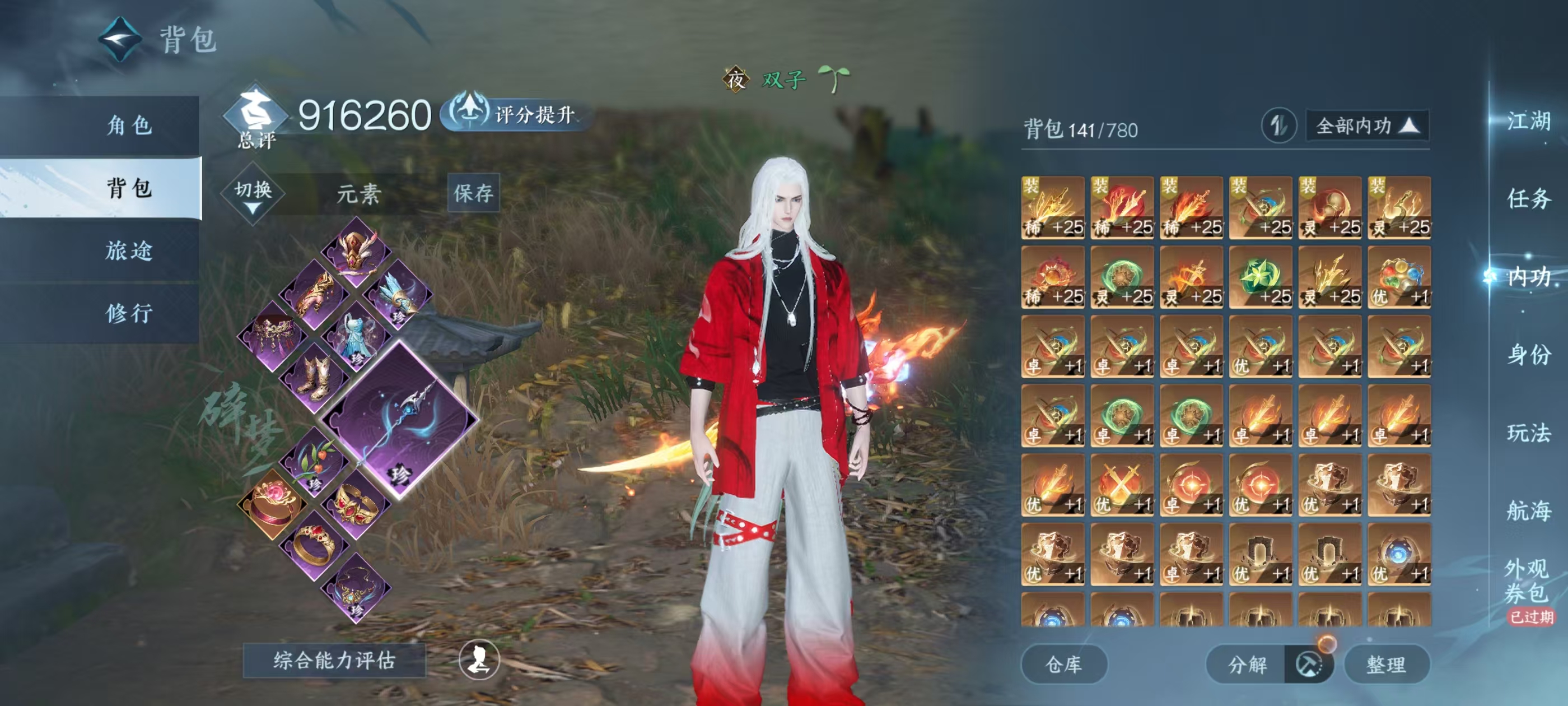Select the equipped spear weapon slot
The image size is (1568, 706).
pos(399,420)
